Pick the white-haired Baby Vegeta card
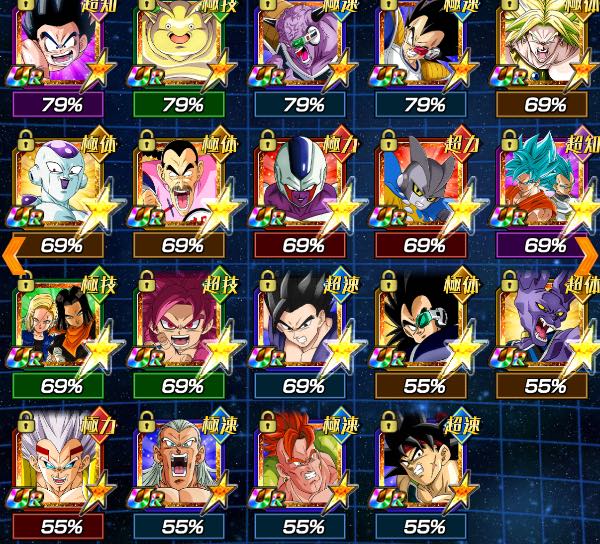600x544 pixels. pos(60,466)
